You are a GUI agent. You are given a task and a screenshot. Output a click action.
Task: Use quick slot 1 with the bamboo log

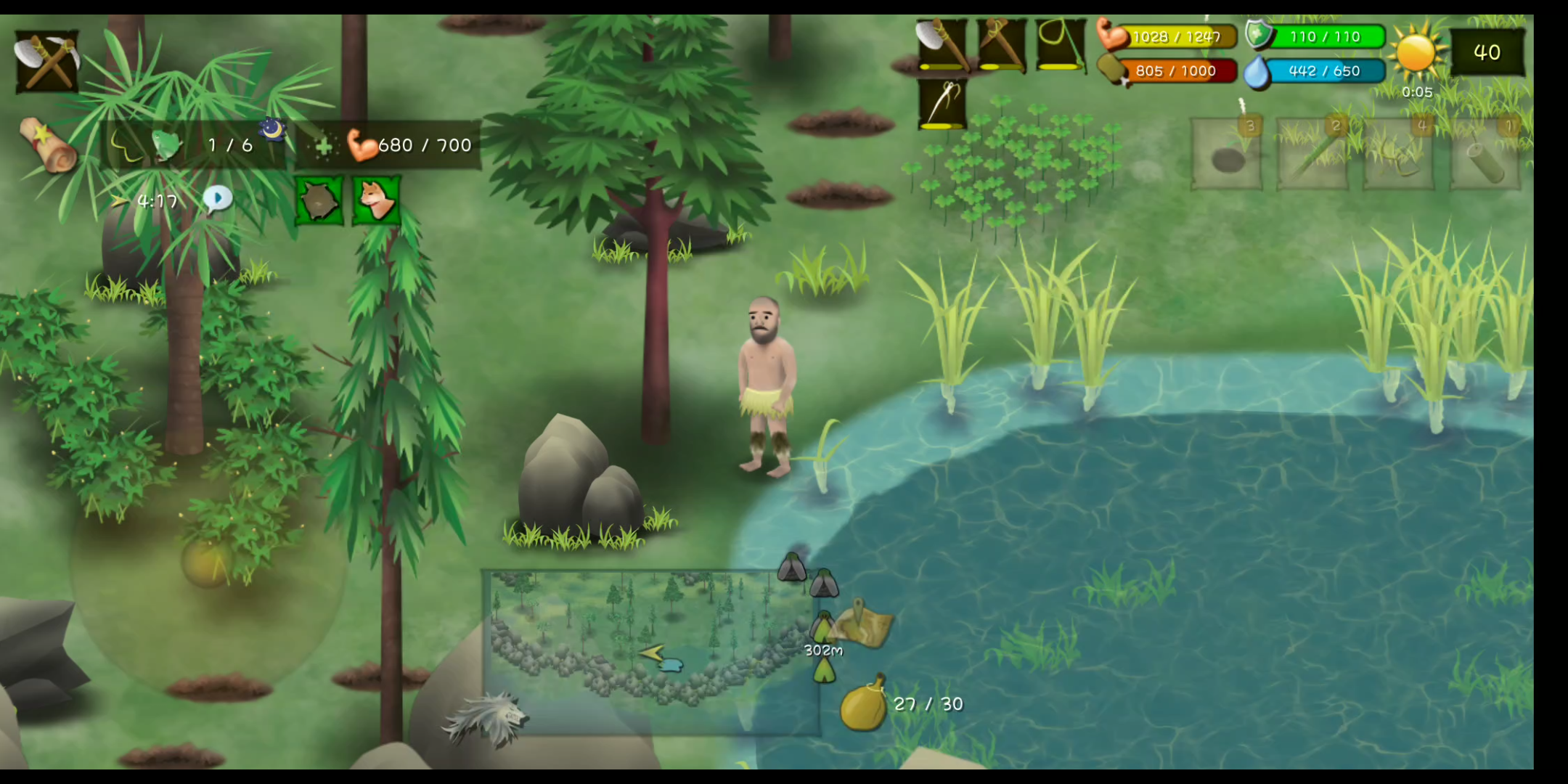pyautogui.click(x=1485, y=155)
